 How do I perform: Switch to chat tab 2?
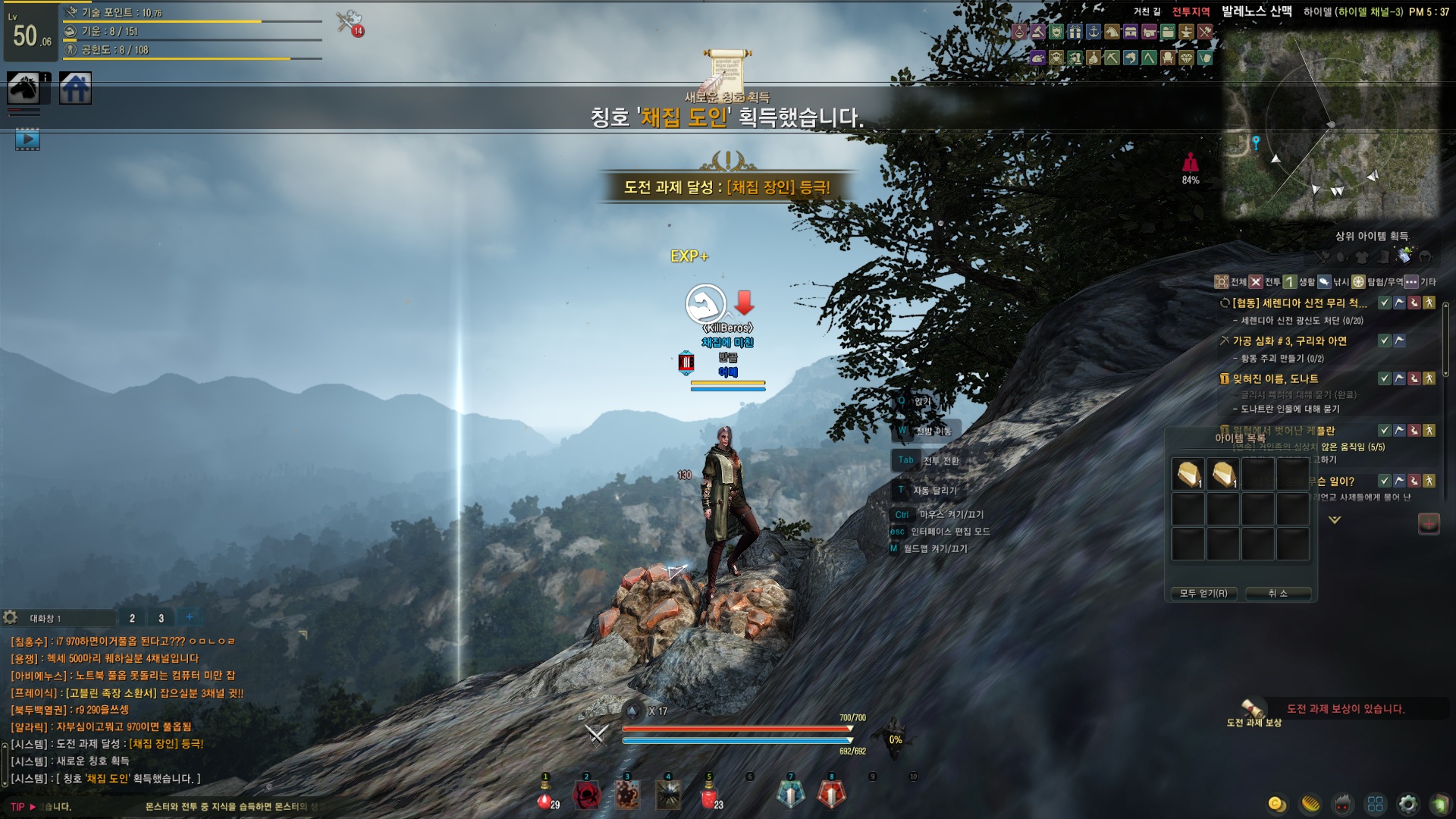pos(132,618)
